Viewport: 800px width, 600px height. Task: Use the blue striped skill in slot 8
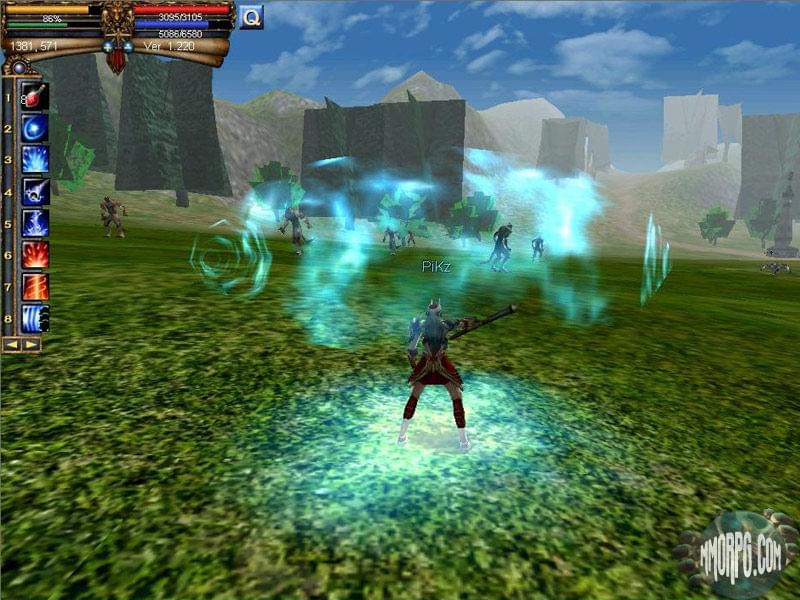click(34, 319)
